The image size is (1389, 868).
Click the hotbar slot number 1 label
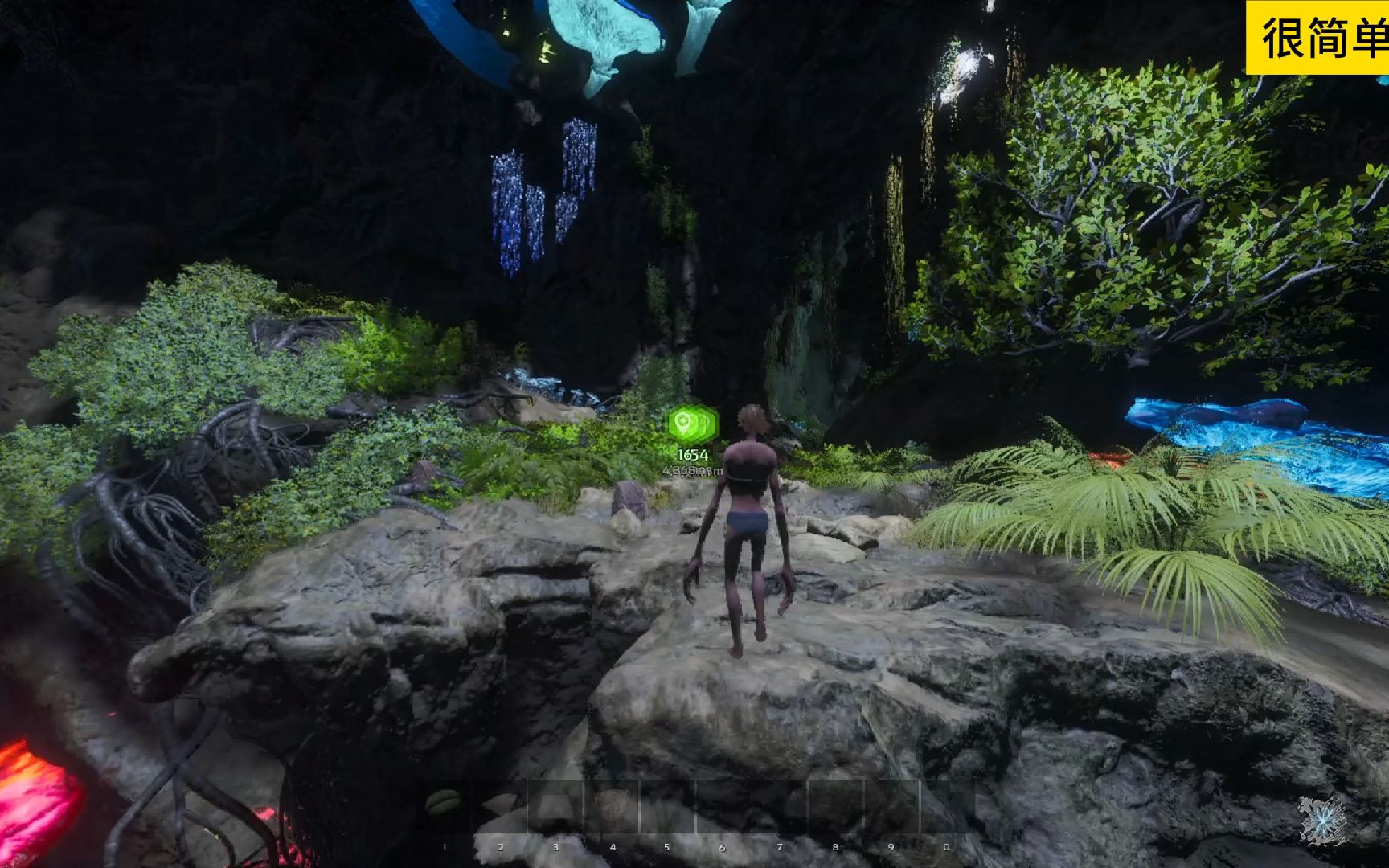(444, 845)
